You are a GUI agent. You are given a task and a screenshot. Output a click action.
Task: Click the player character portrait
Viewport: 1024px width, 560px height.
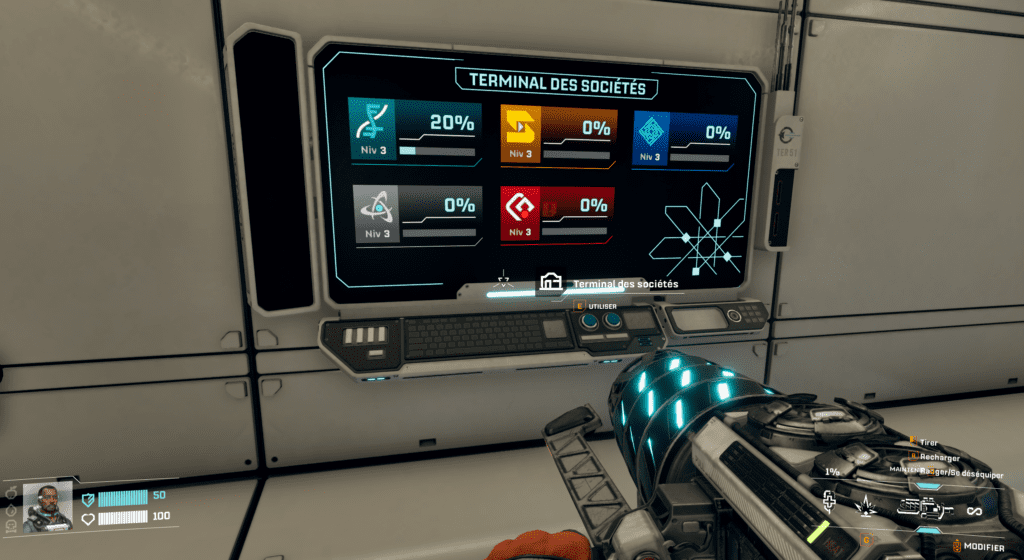pyautogui.click(x=47, y=505)
